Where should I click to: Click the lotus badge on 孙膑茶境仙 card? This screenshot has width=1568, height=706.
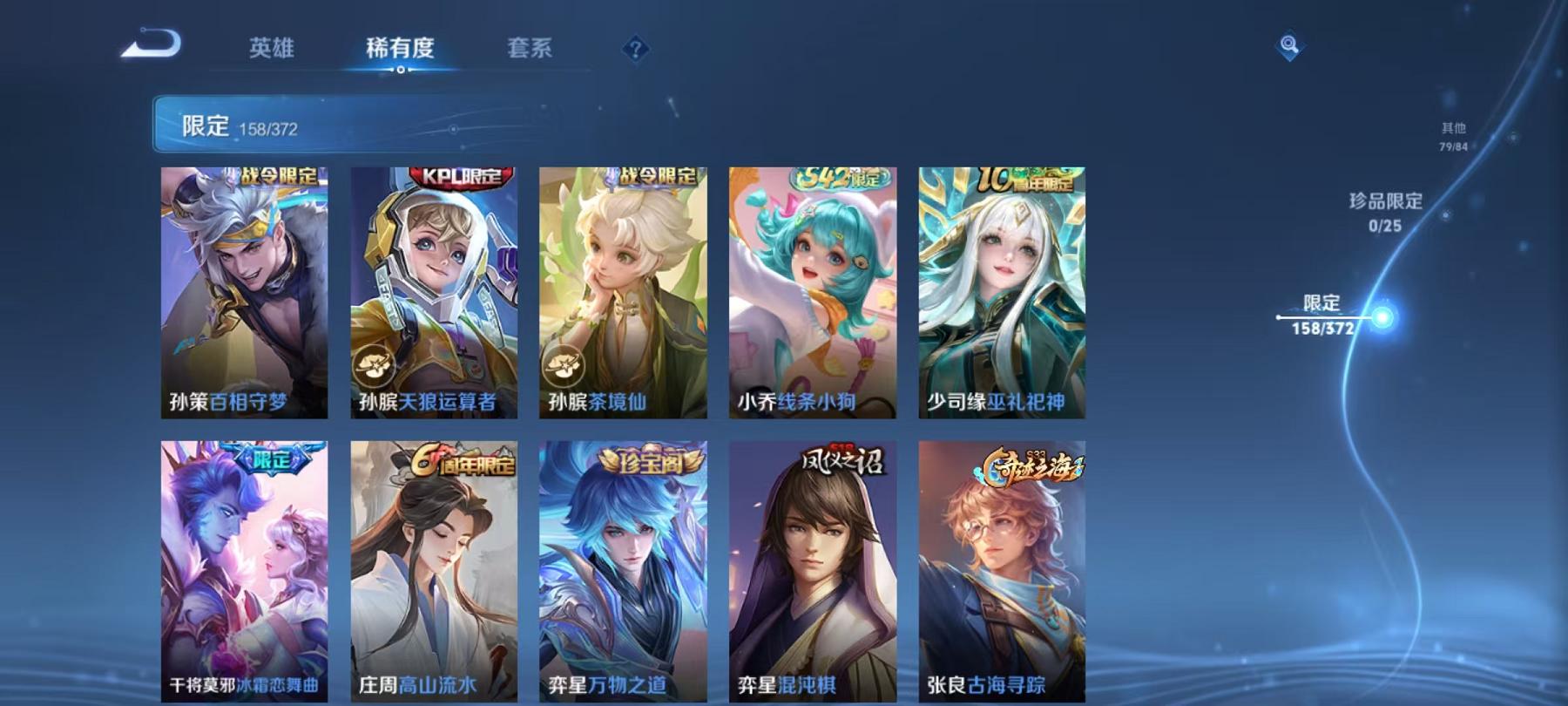click(564, 366)
